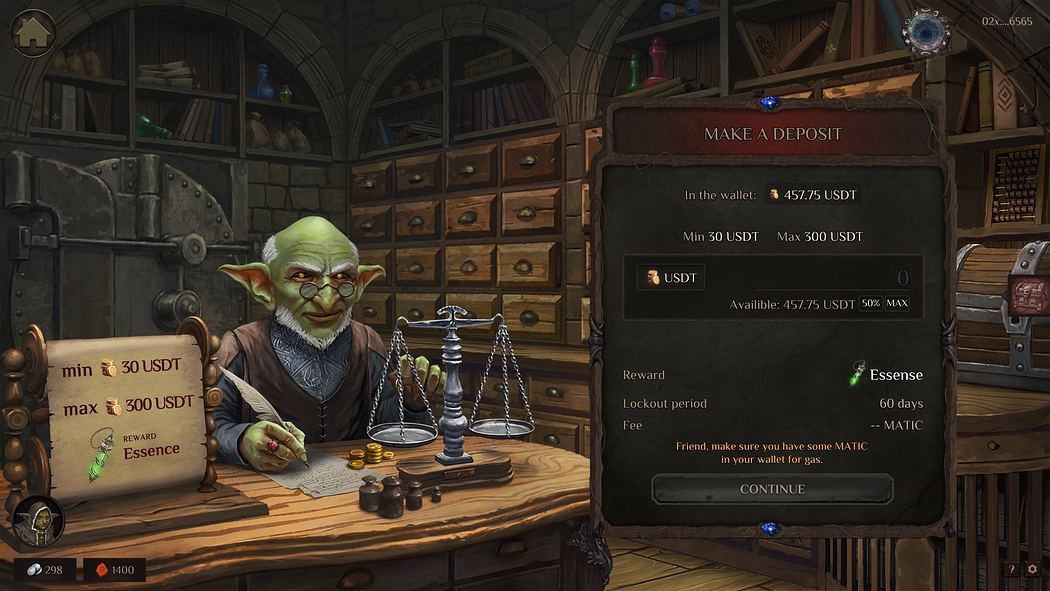This screenshot has width=1050, height=591.
Task: Select the silver coins balance counter
Action: pos(45,570)
